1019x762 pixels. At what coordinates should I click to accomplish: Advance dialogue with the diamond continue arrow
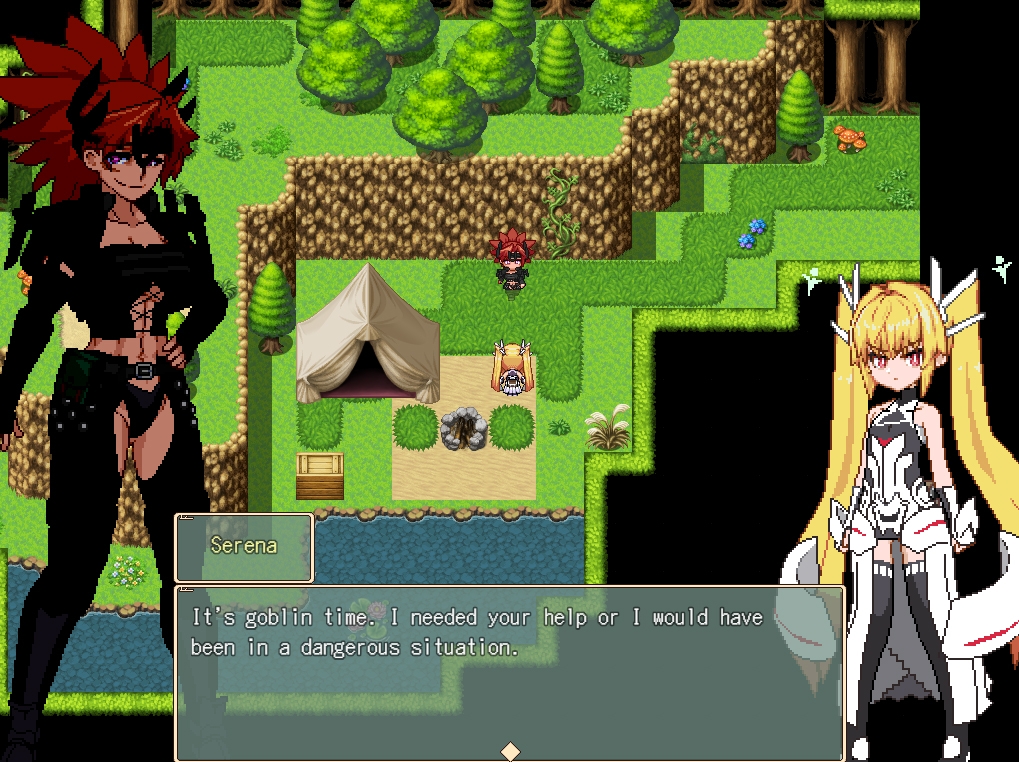pos(510,750)
